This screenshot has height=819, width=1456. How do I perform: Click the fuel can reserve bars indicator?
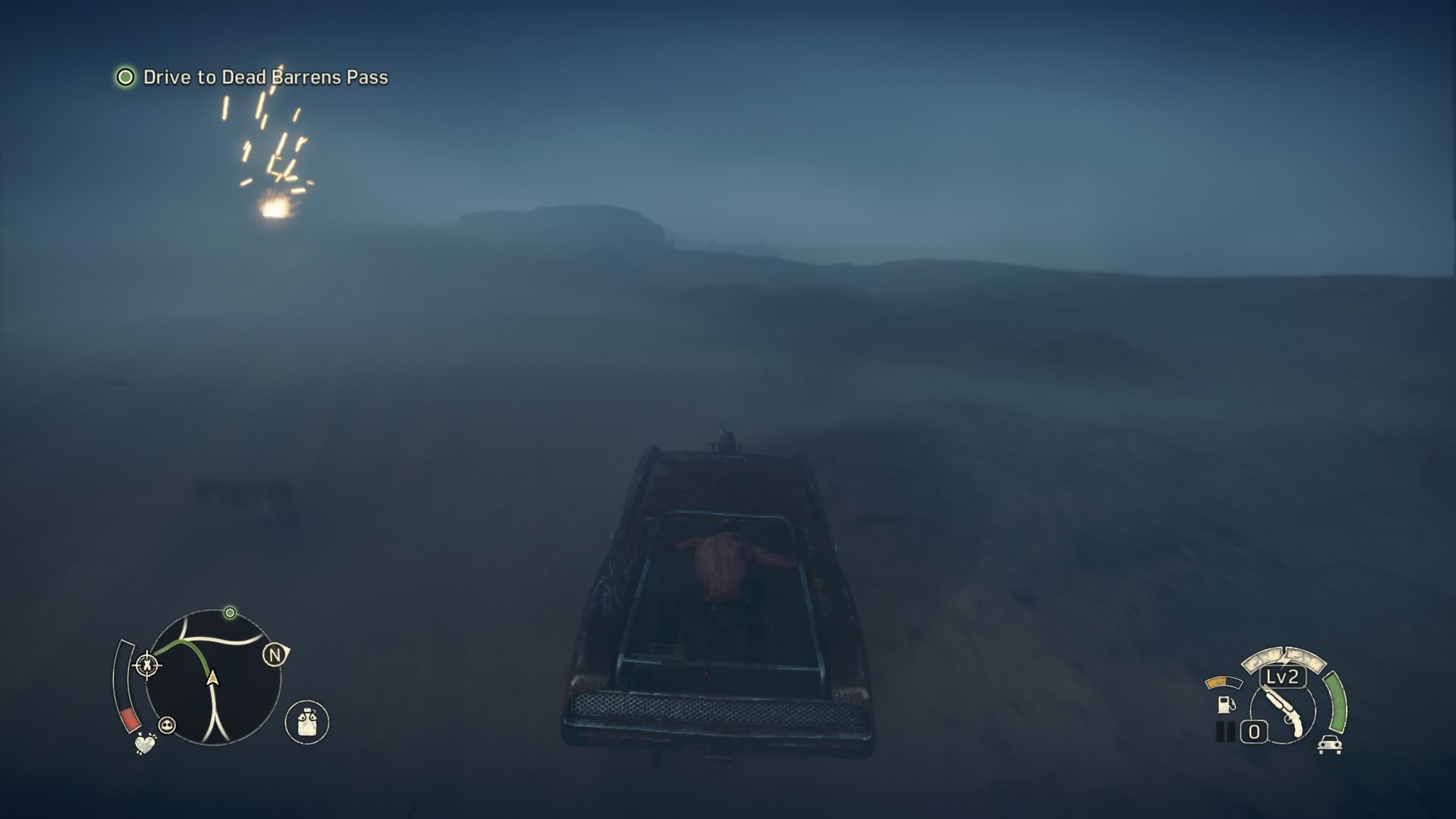coord(1225,730)
